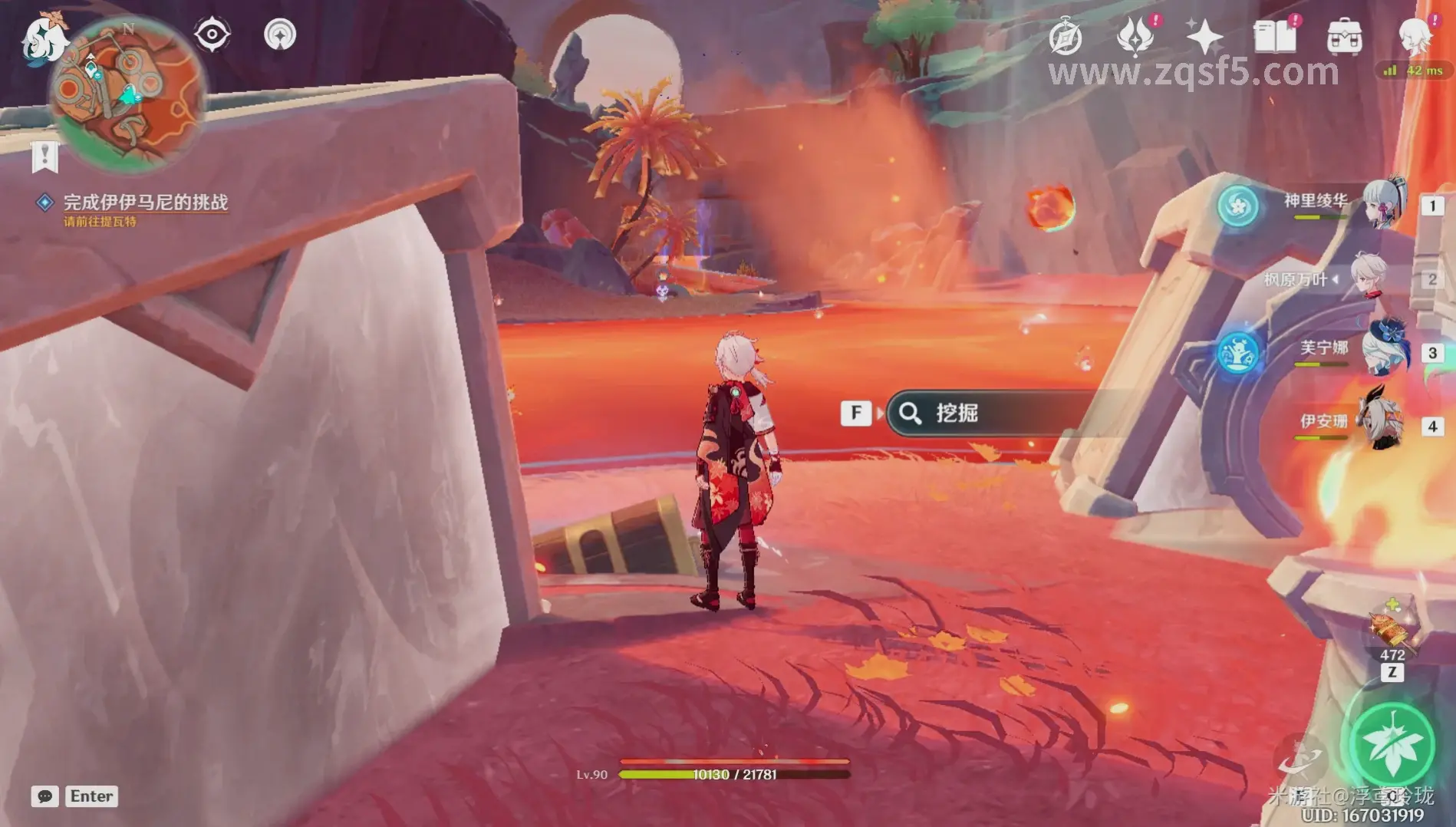Open the chat box icon

(44, 796)
